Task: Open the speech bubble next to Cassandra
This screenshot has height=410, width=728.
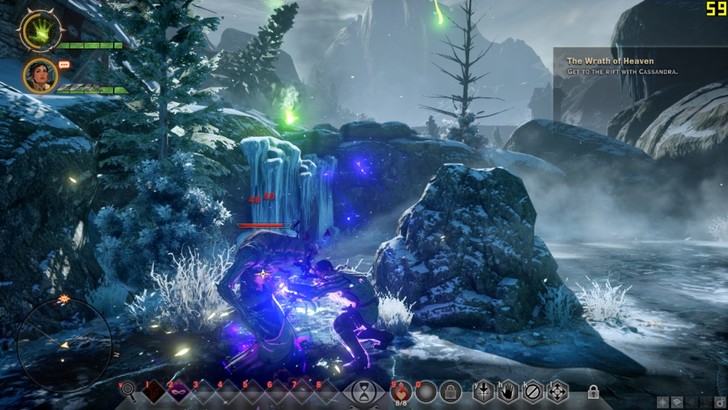Action: click(63, 64)
